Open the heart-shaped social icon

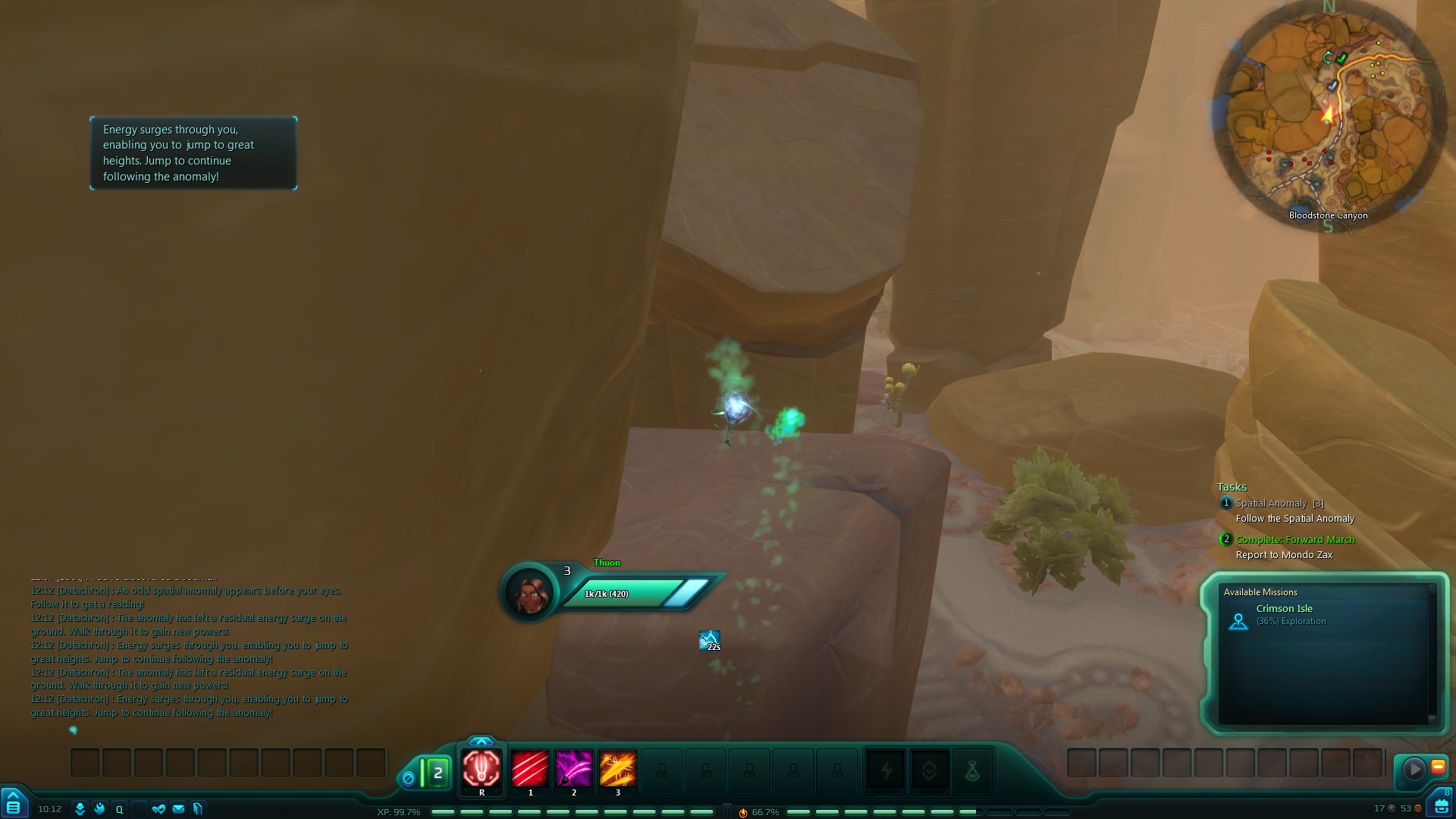158,809
